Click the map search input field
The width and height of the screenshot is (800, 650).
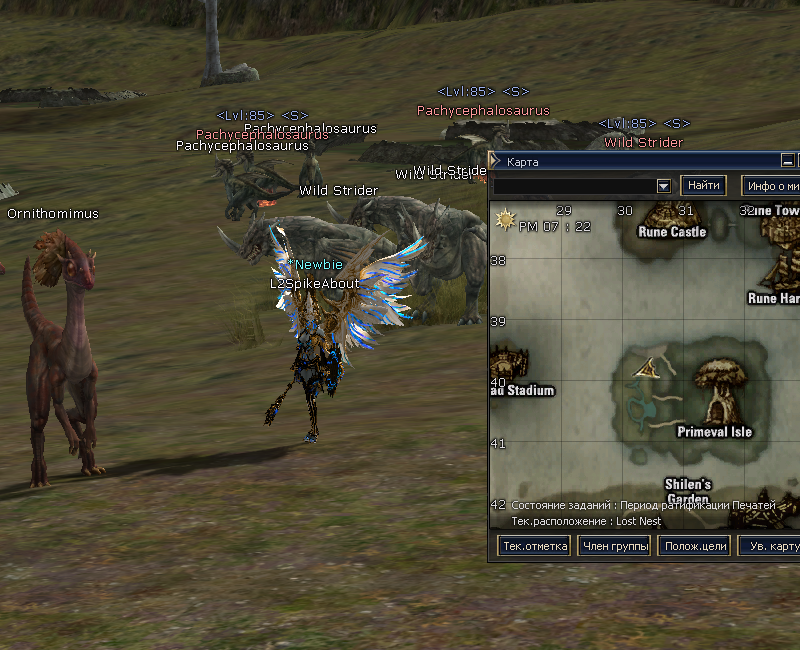click(x=574, y=186)
